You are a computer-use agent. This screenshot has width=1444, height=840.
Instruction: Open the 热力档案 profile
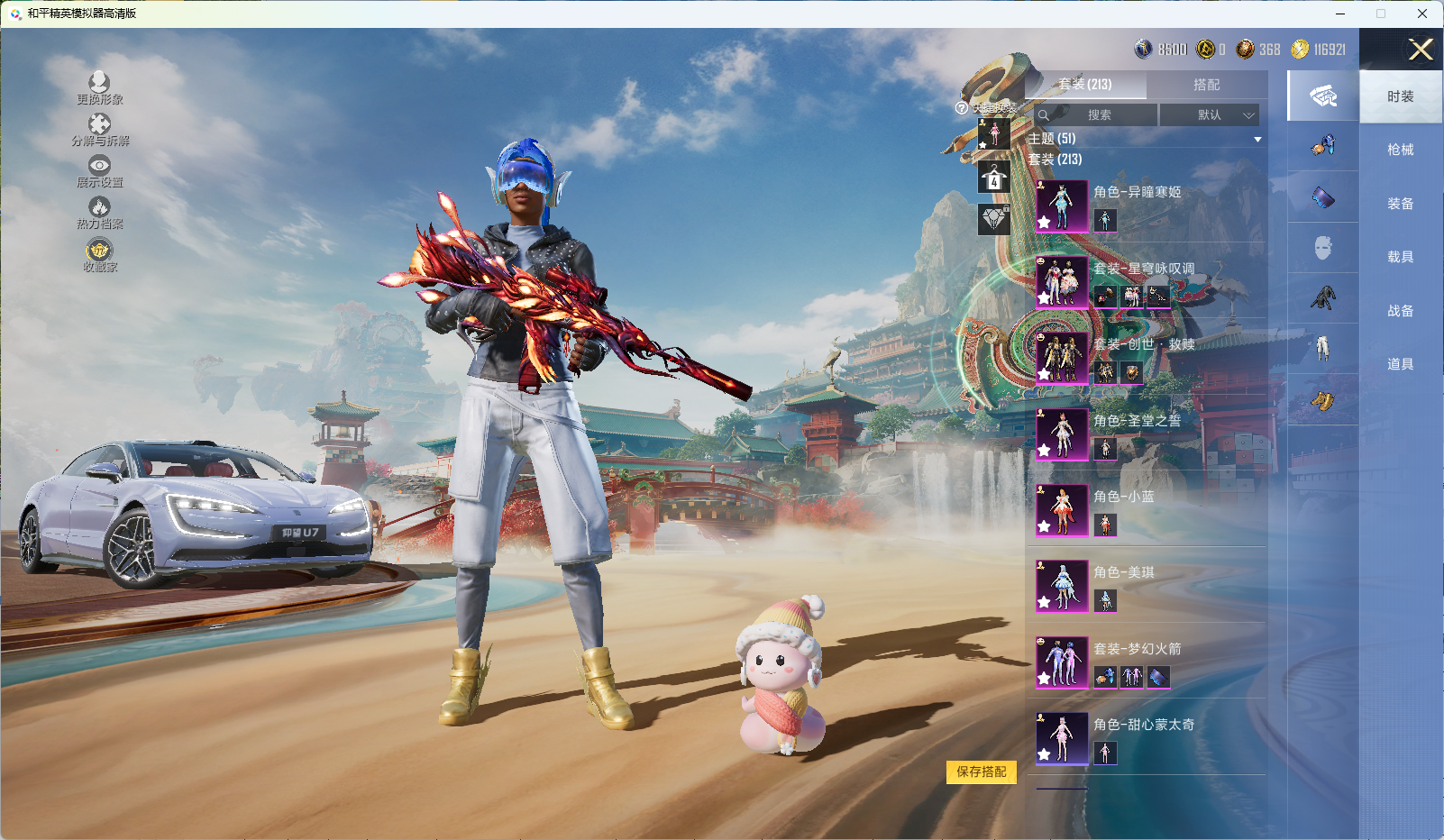tap(99, 213)
